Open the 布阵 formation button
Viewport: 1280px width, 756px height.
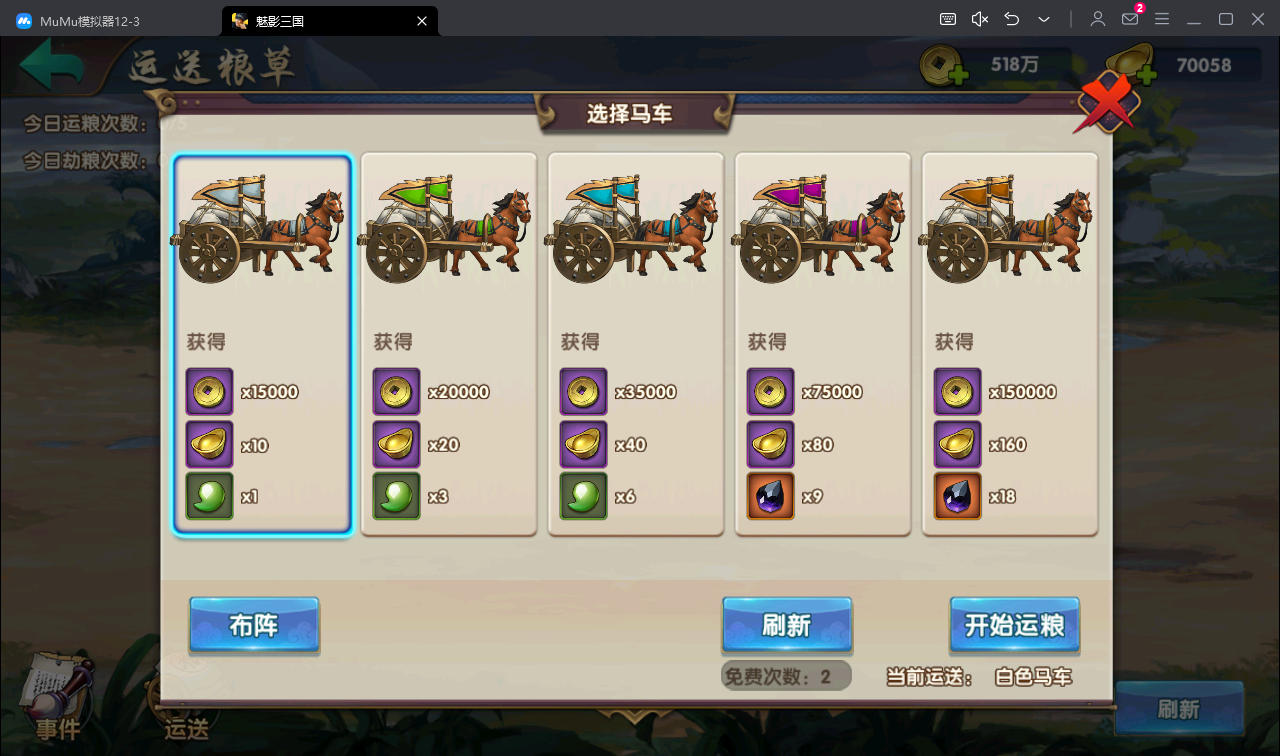click(254, 626)
